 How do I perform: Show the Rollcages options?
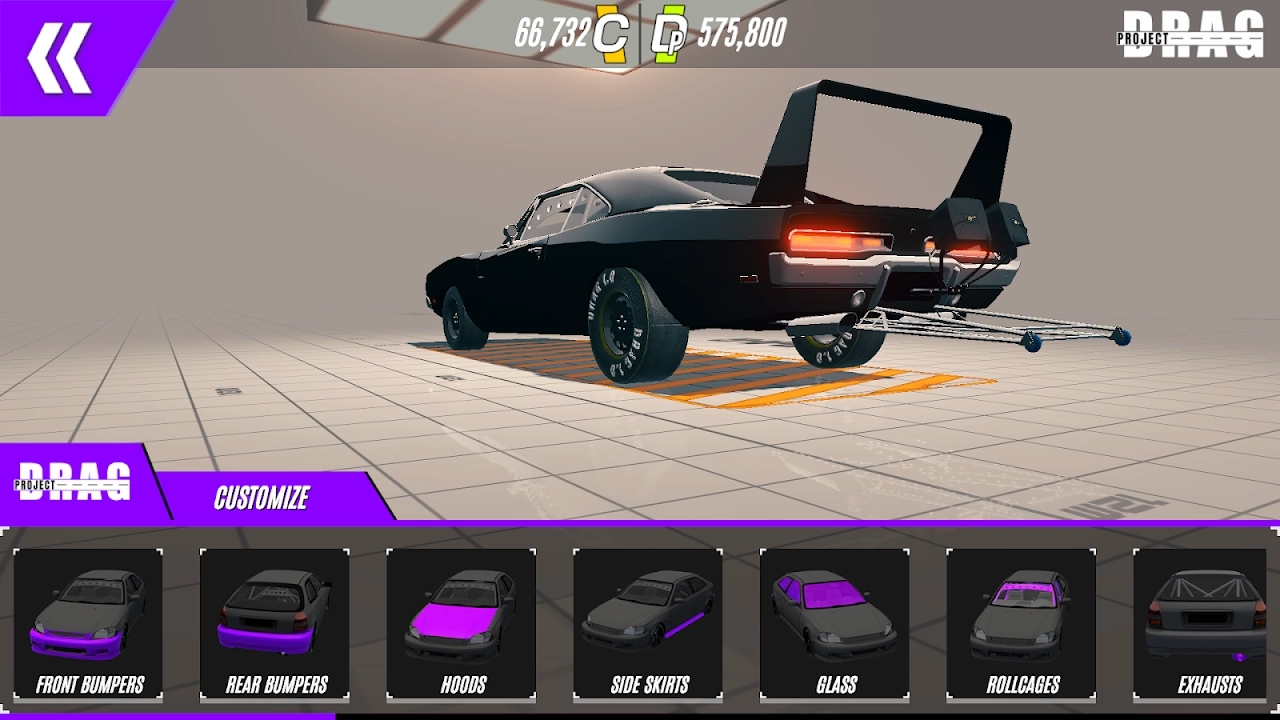click(x=1021, y=623)
